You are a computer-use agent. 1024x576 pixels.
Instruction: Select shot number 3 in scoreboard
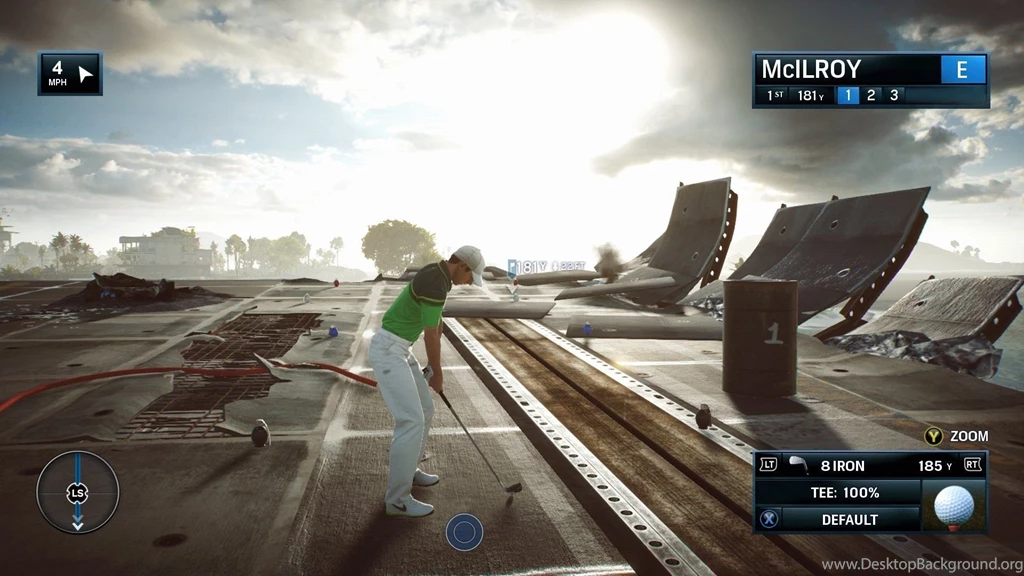point(893,96)
